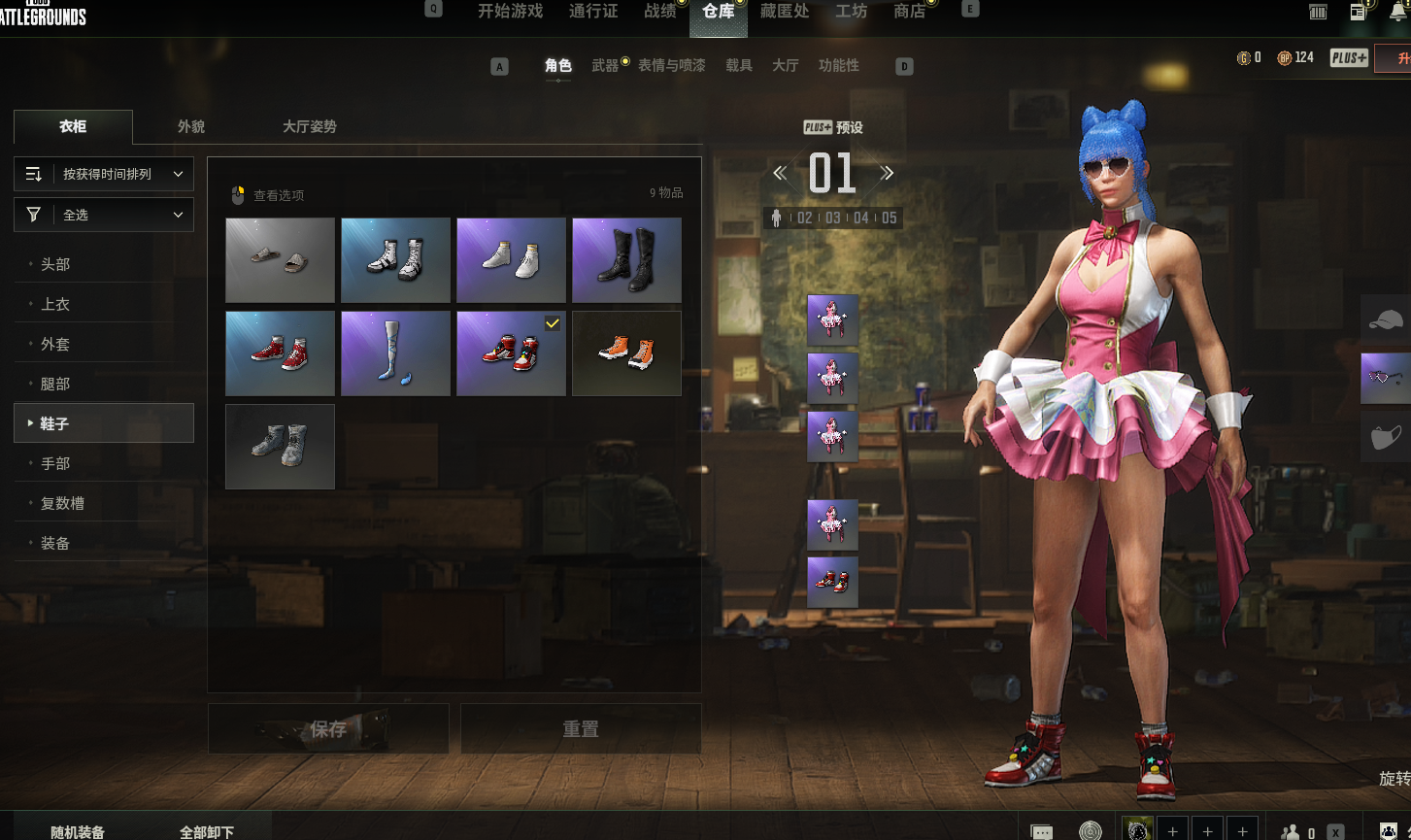Screen dimensions: 1411x840
Task: Switch to the 商店 shop tab
Action: tap(909, 12)
